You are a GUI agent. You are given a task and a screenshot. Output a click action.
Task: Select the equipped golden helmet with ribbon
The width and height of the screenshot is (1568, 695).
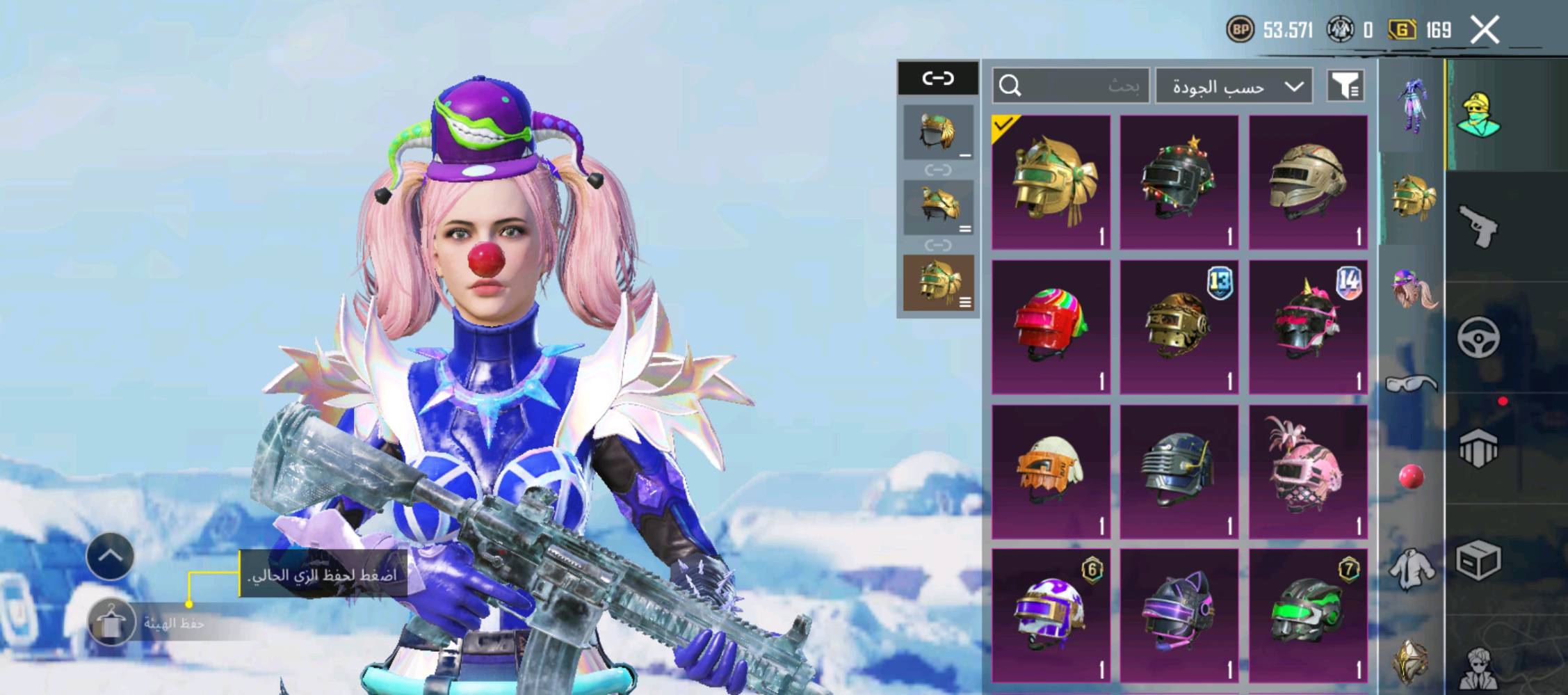tap(1051, 182)
